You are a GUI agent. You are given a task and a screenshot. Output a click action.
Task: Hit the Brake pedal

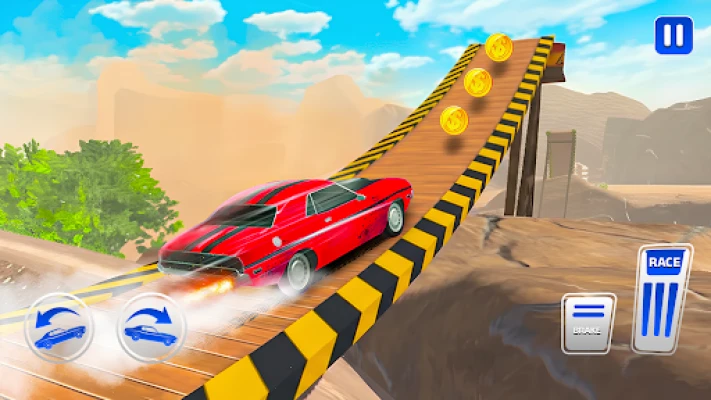tap(588, 322)
